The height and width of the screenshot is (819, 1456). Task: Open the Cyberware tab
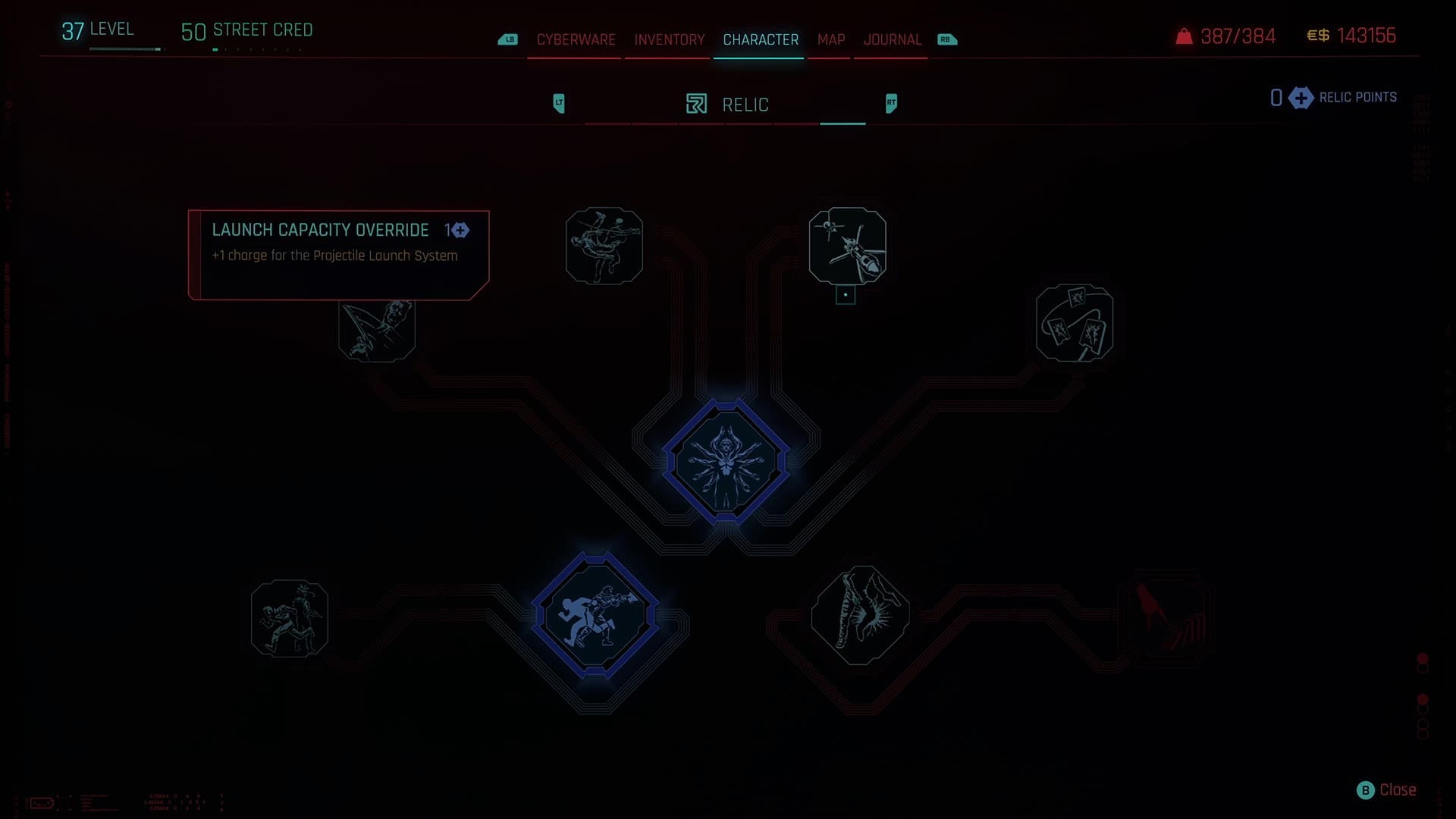point(575,39)
